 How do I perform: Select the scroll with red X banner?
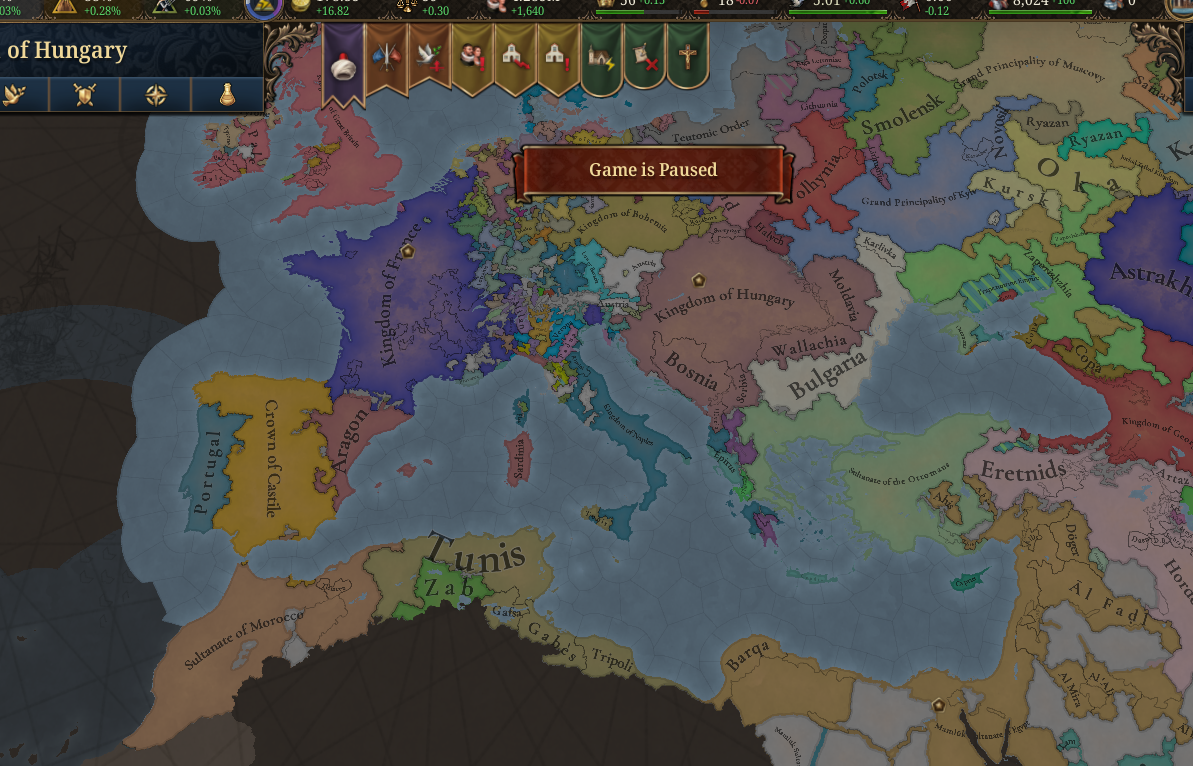pos(644,58)
